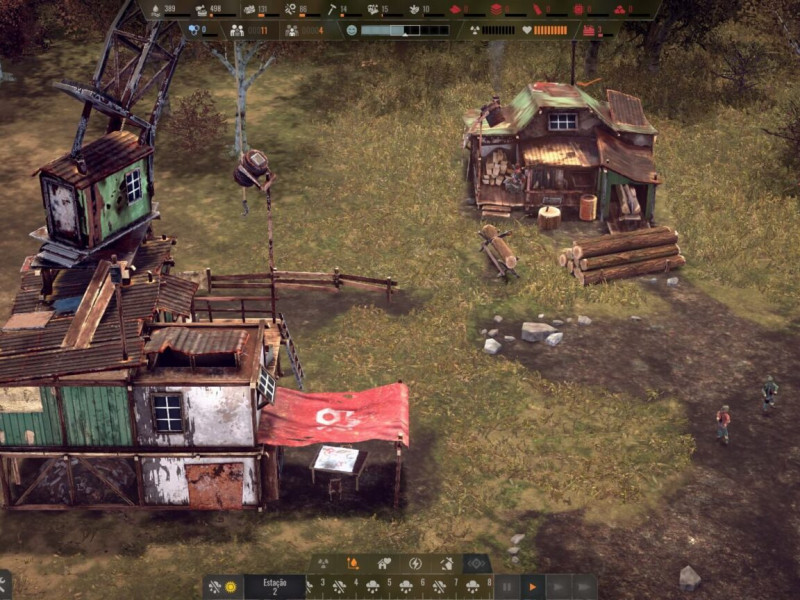Image resolution: width=800 pixels, height=600 pixels.
Task: Show the house with heart overlay
Action: click(x=385, y=564)
